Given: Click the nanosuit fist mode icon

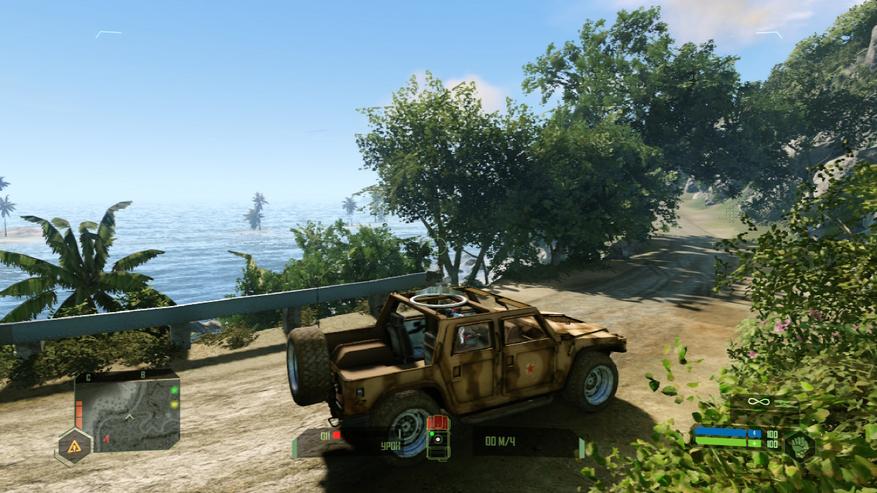Looking at the screenshot, I should point(799,445).
